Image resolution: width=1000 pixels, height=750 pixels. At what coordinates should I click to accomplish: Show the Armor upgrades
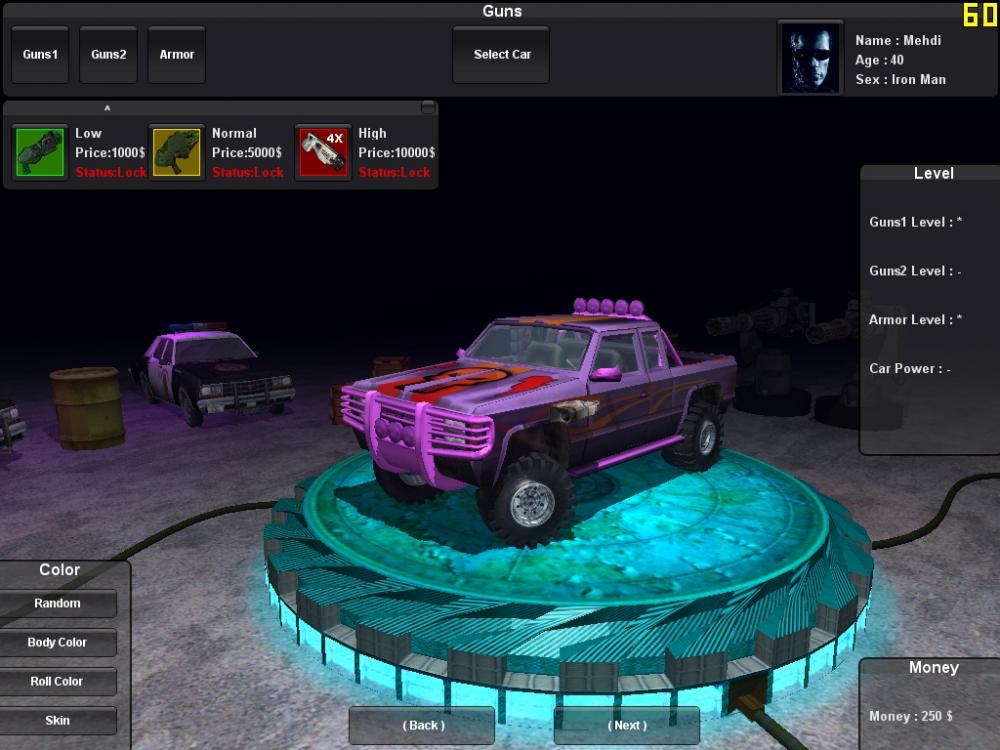coord(176,55)
